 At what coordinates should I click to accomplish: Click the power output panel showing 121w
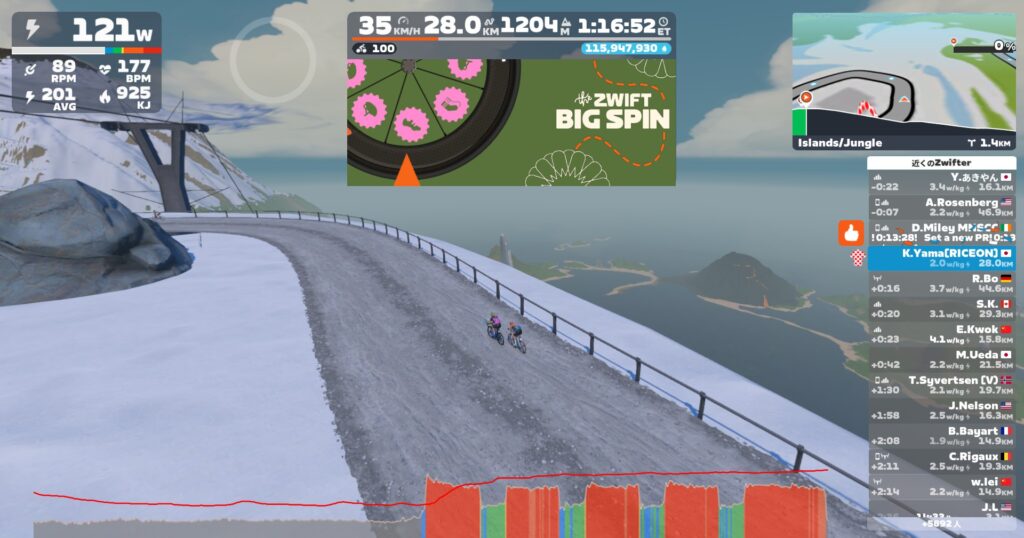click(87, 31)
